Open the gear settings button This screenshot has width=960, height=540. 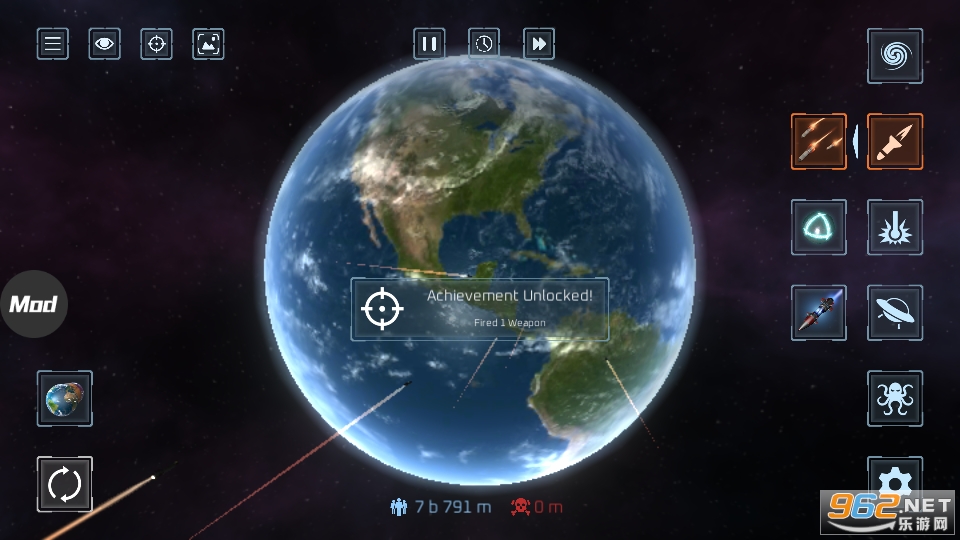point(894,476)
